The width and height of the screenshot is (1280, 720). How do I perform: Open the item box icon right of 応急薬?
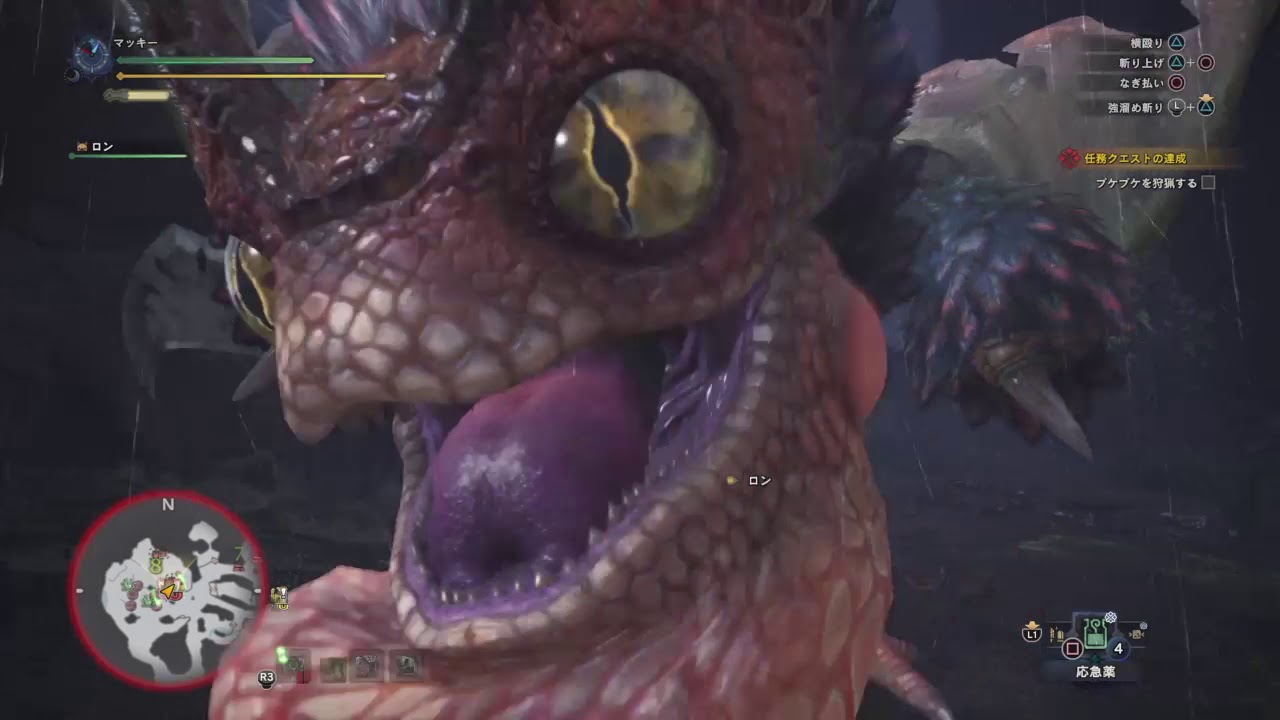pyautogui.click(x=1137, y=633)
